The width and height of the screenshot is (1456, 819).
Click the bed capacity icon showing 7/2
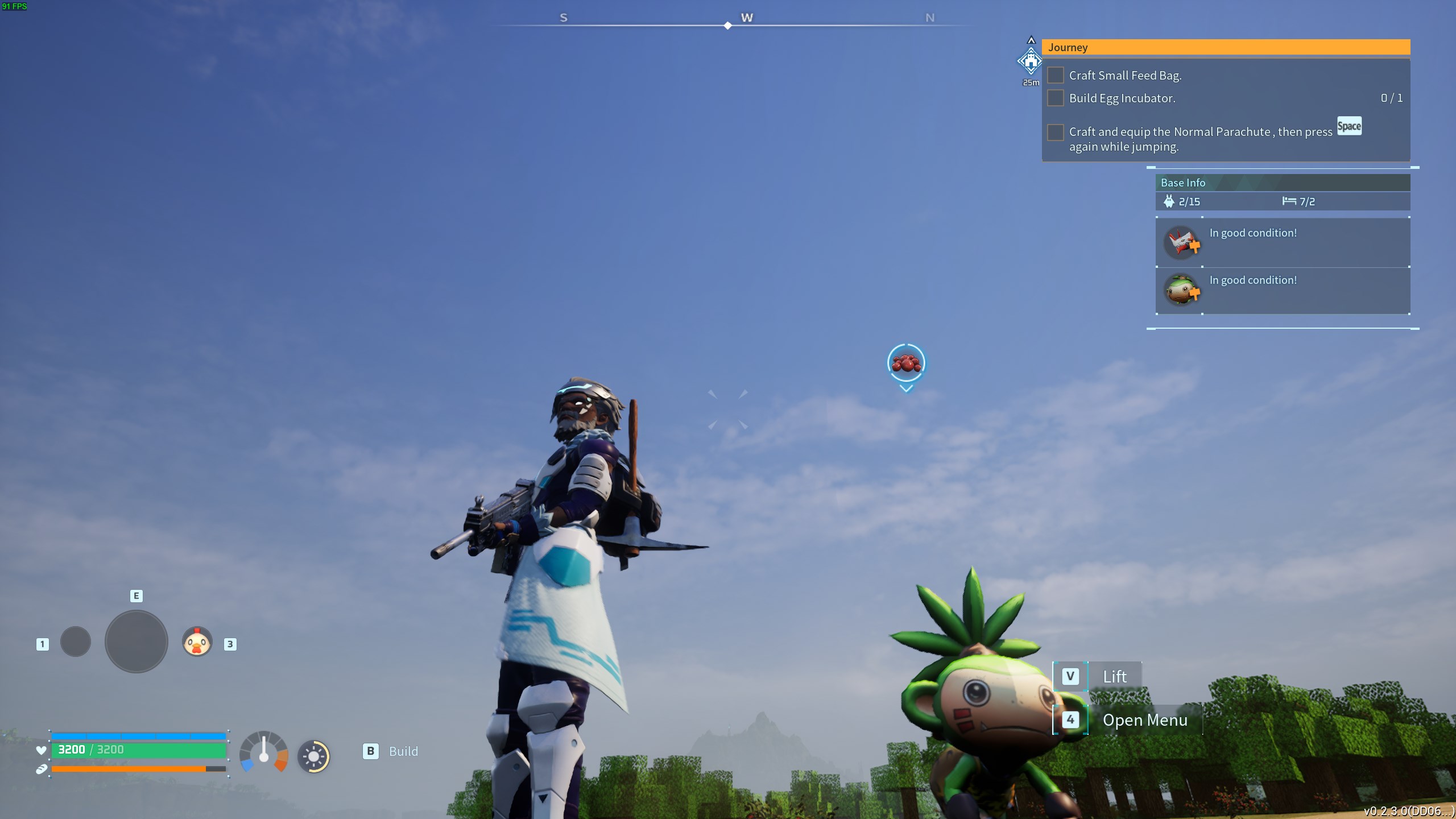coord(1288,201)
